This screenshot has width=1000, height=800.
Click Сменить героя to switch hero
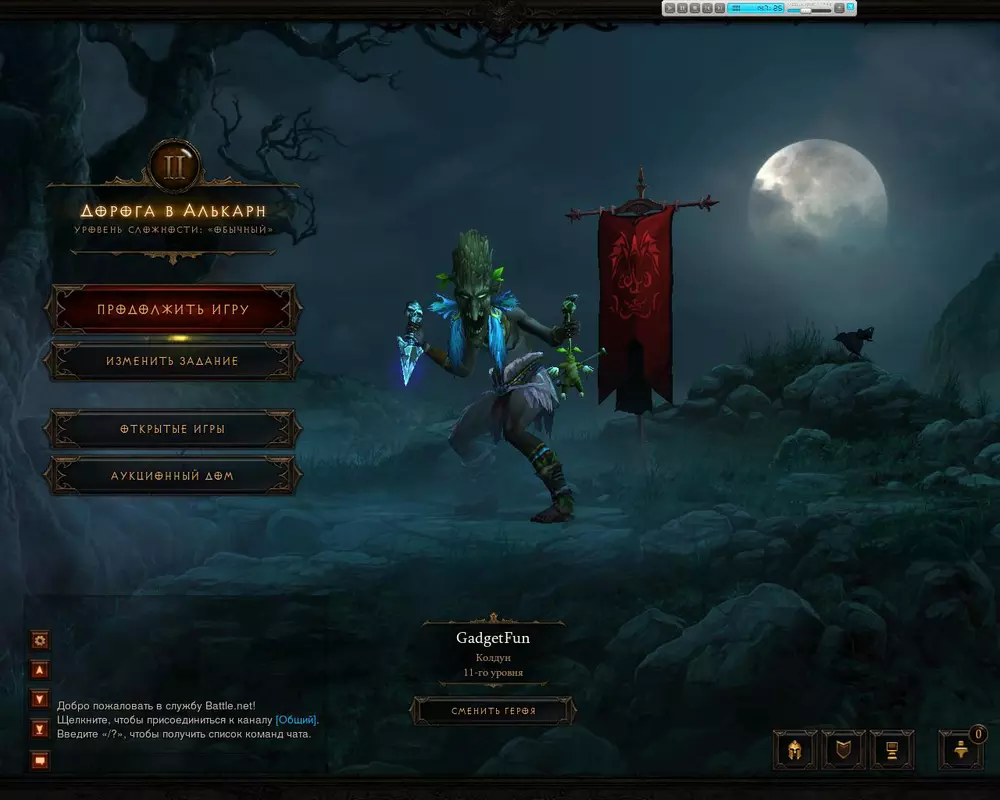click(x=492, y=711)
